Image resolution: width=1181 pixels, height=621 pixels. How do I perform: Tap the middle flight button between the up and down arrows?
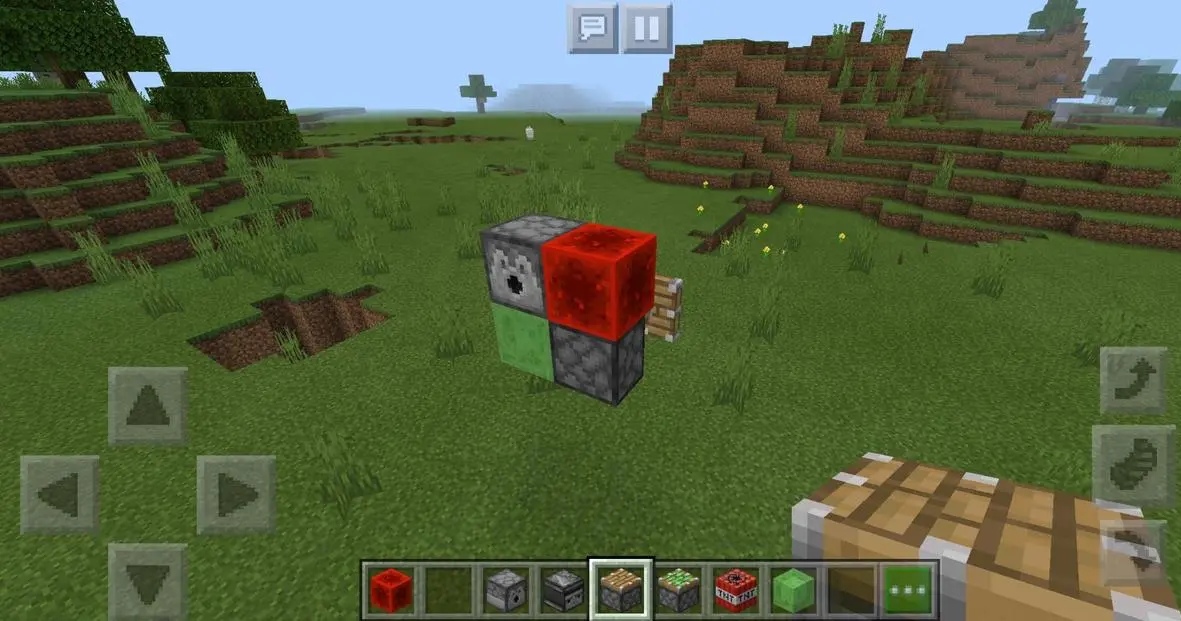[x=1134, y=465]
